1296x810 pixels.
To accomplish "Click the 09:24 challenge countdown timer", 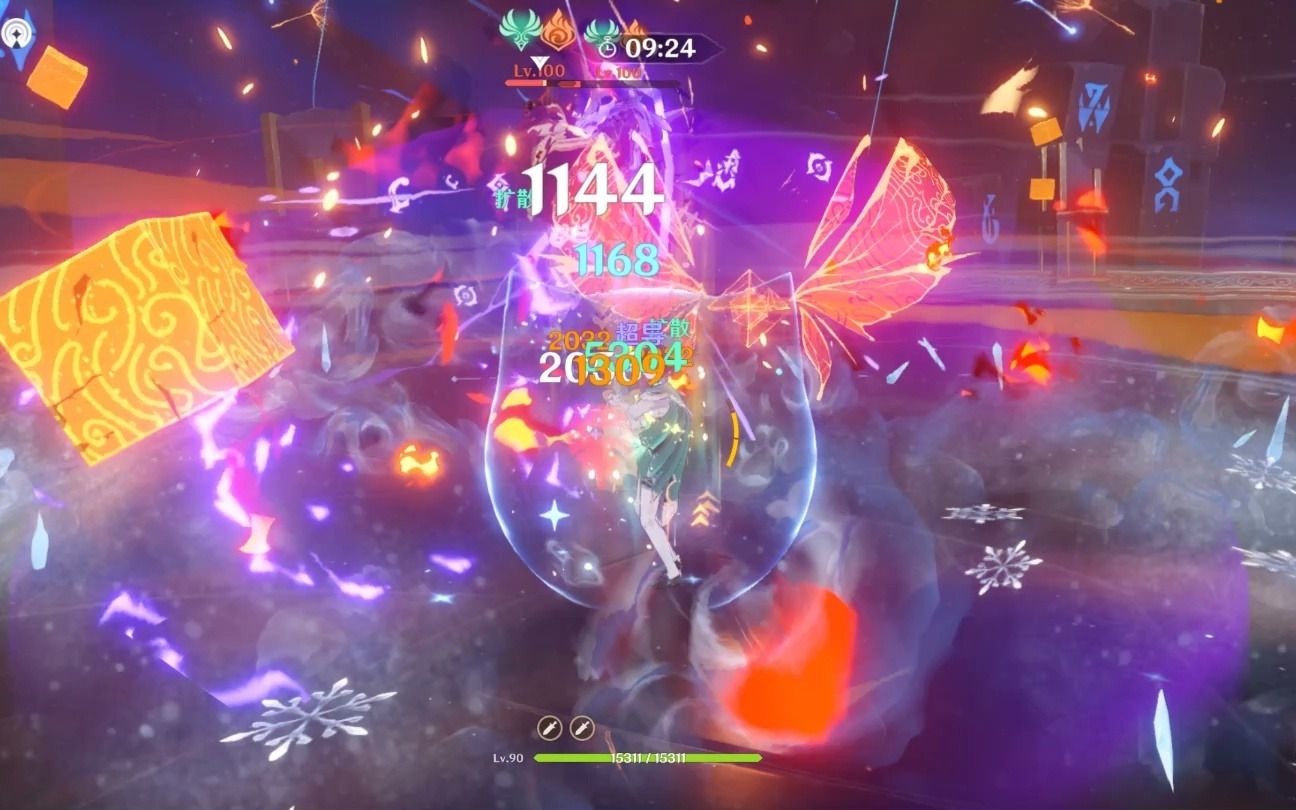I will (659, 46).
